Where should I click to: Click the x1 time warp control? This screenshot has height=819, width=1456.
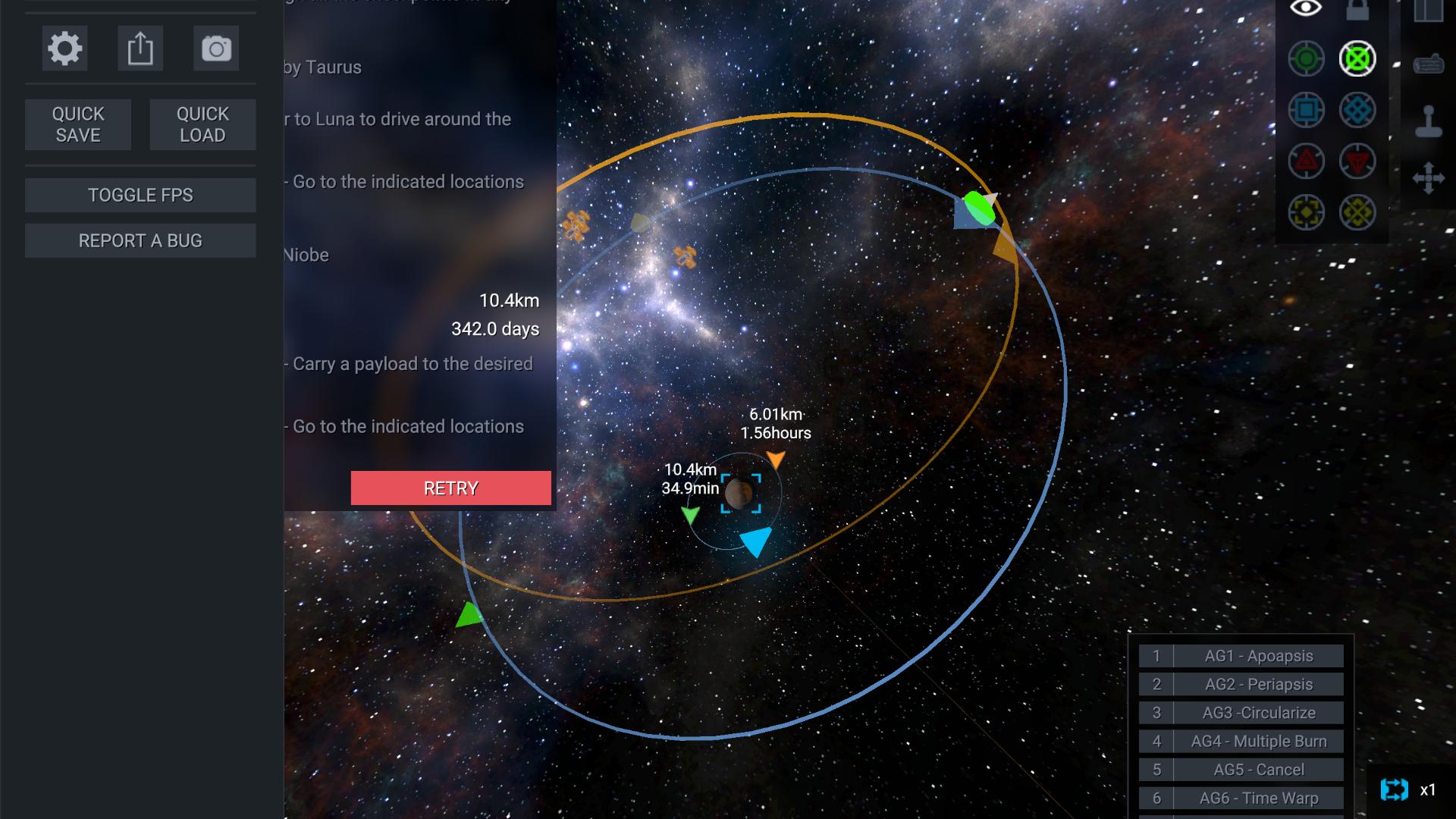click(x=1410, y=790)
